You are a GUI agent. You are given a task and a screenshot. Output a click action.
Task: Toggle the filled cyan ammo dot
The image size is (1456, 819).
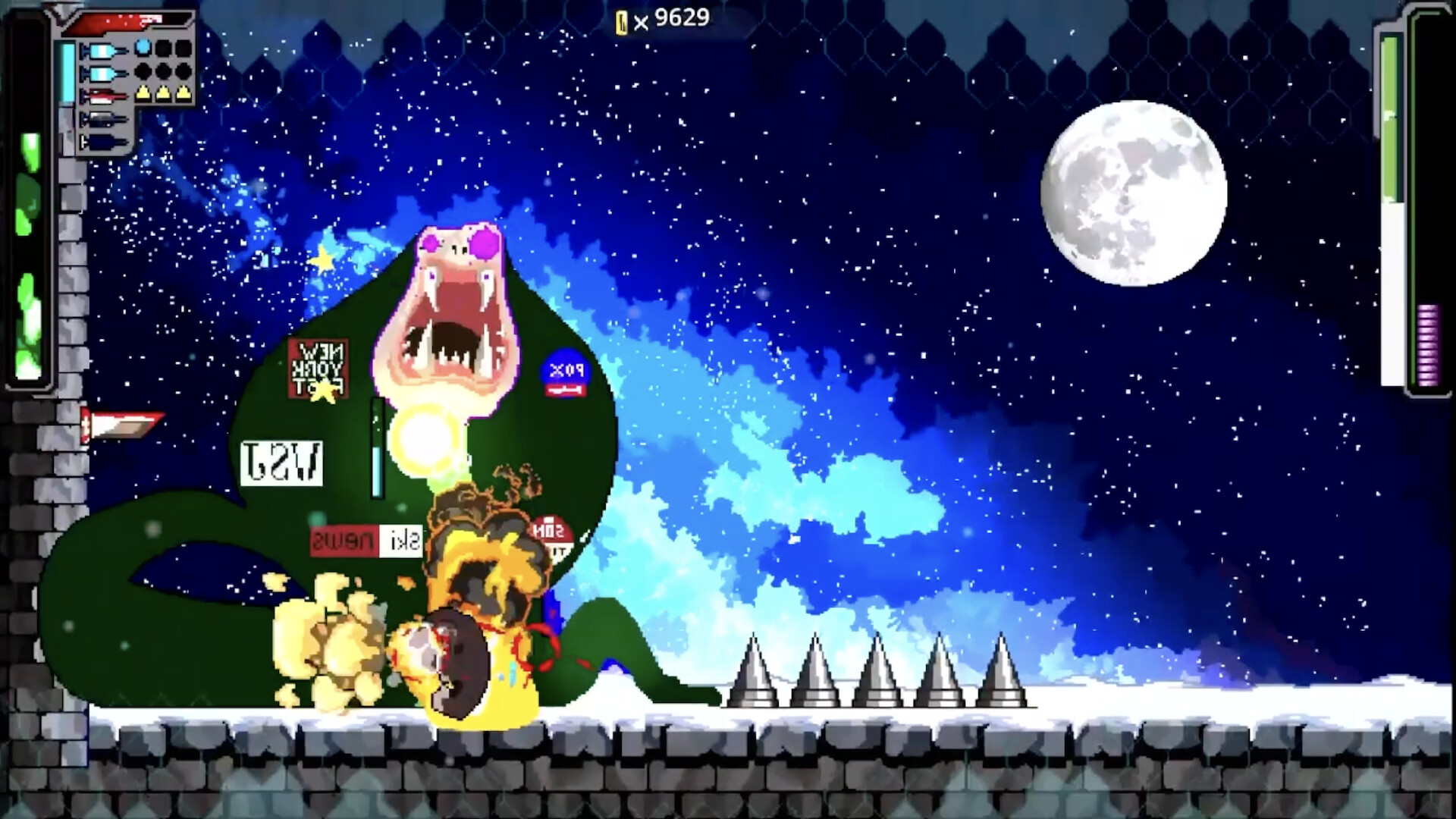click(x=143, y=48)
